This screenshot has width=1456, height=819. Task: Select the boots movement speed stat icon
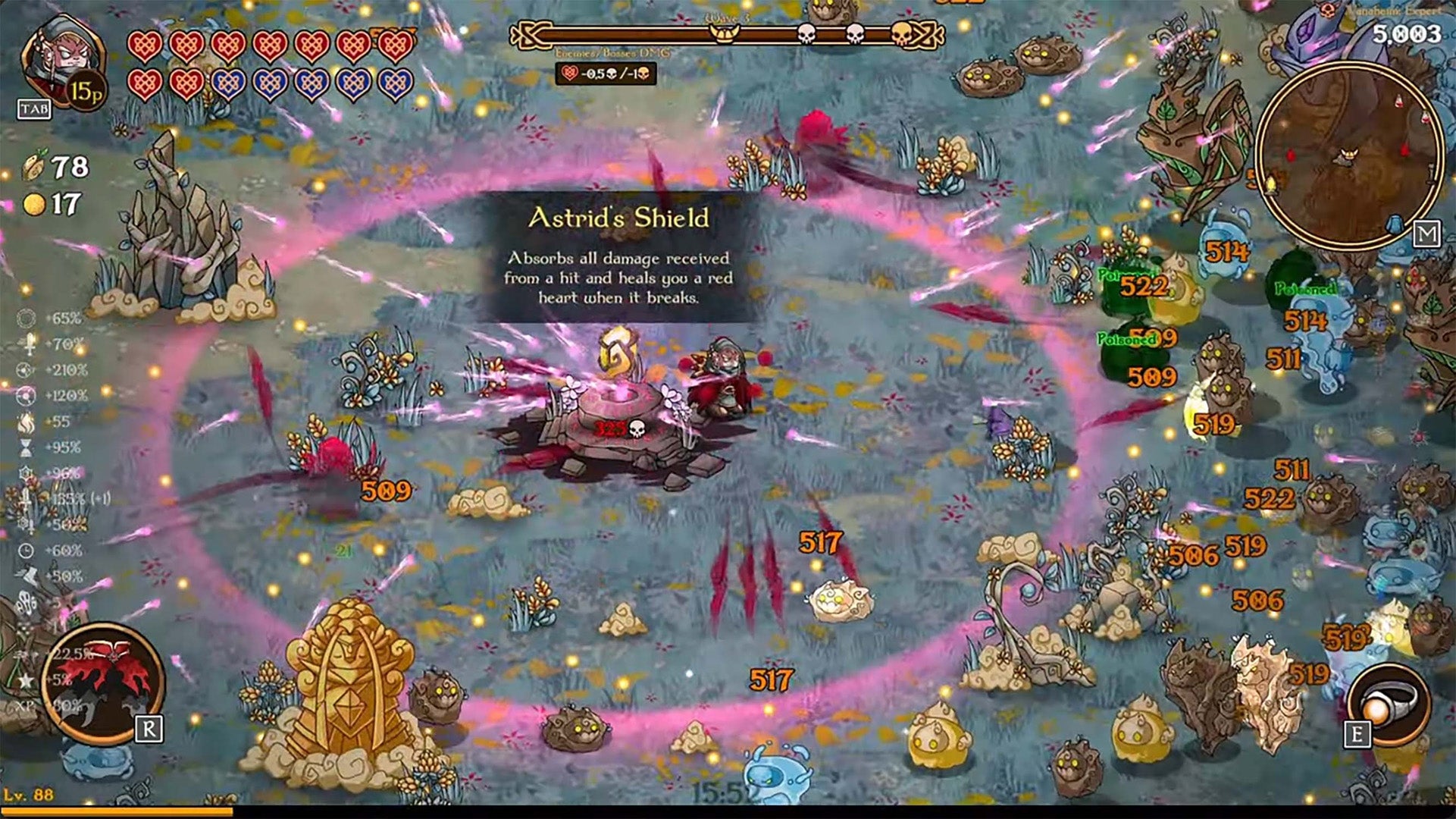pos(26,574)
